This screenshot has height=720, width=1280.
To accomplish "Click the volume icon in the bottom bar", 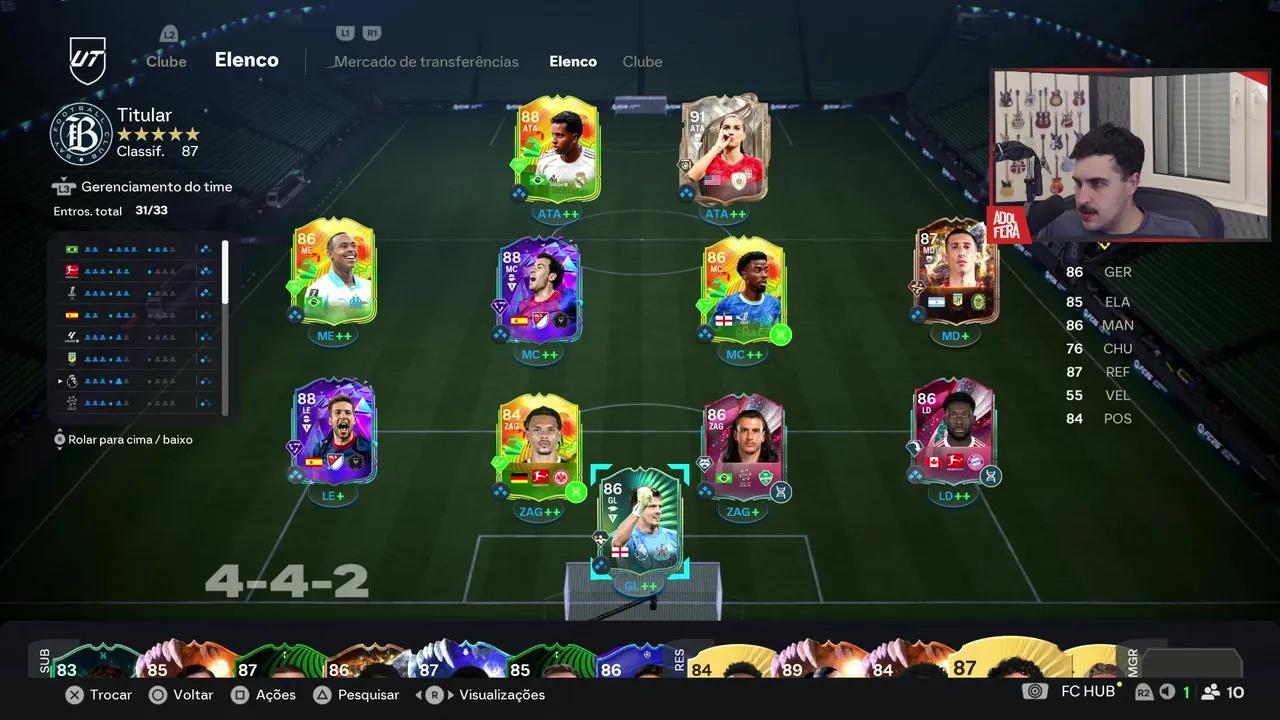I will 1167,691.
